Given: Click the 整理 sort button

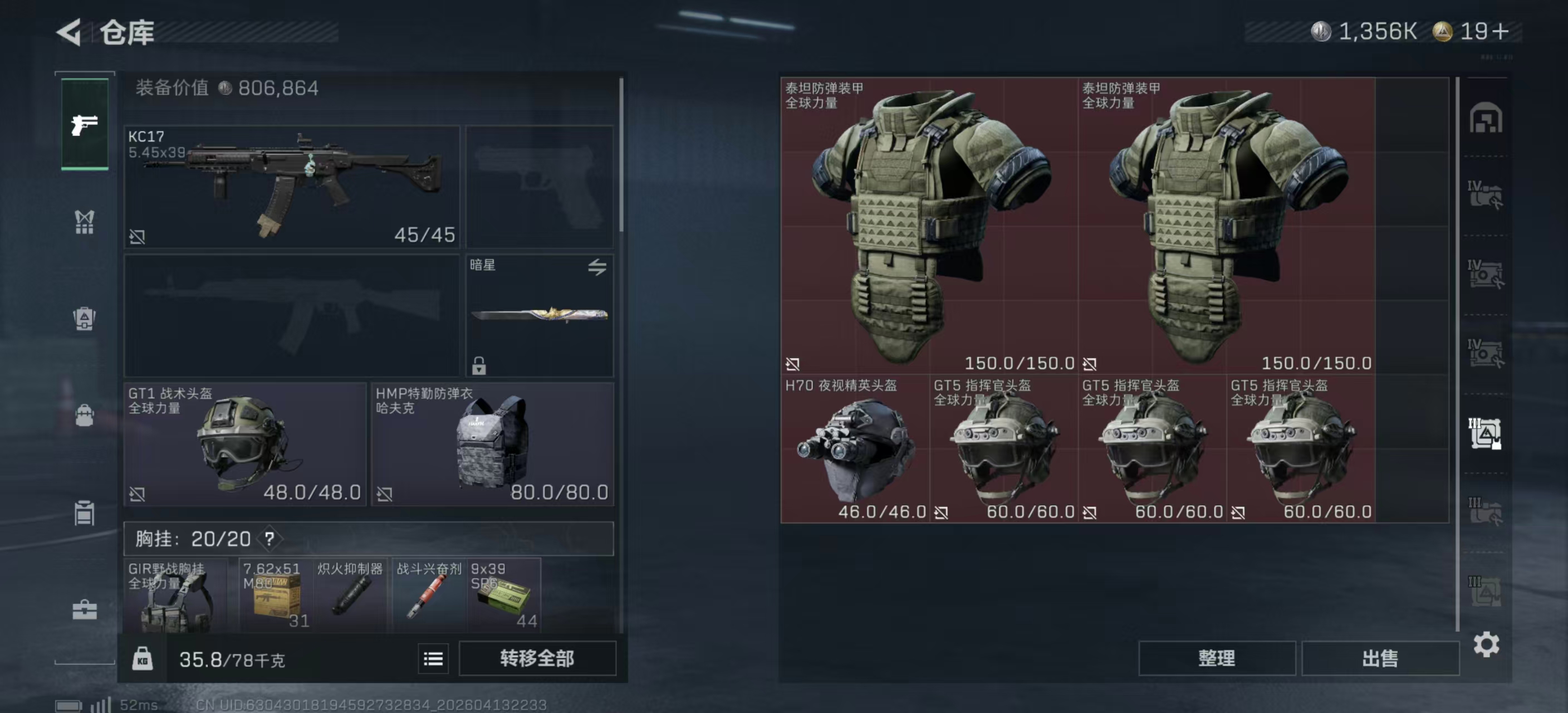Looking at the screenshot, I should pos(1216,658).
